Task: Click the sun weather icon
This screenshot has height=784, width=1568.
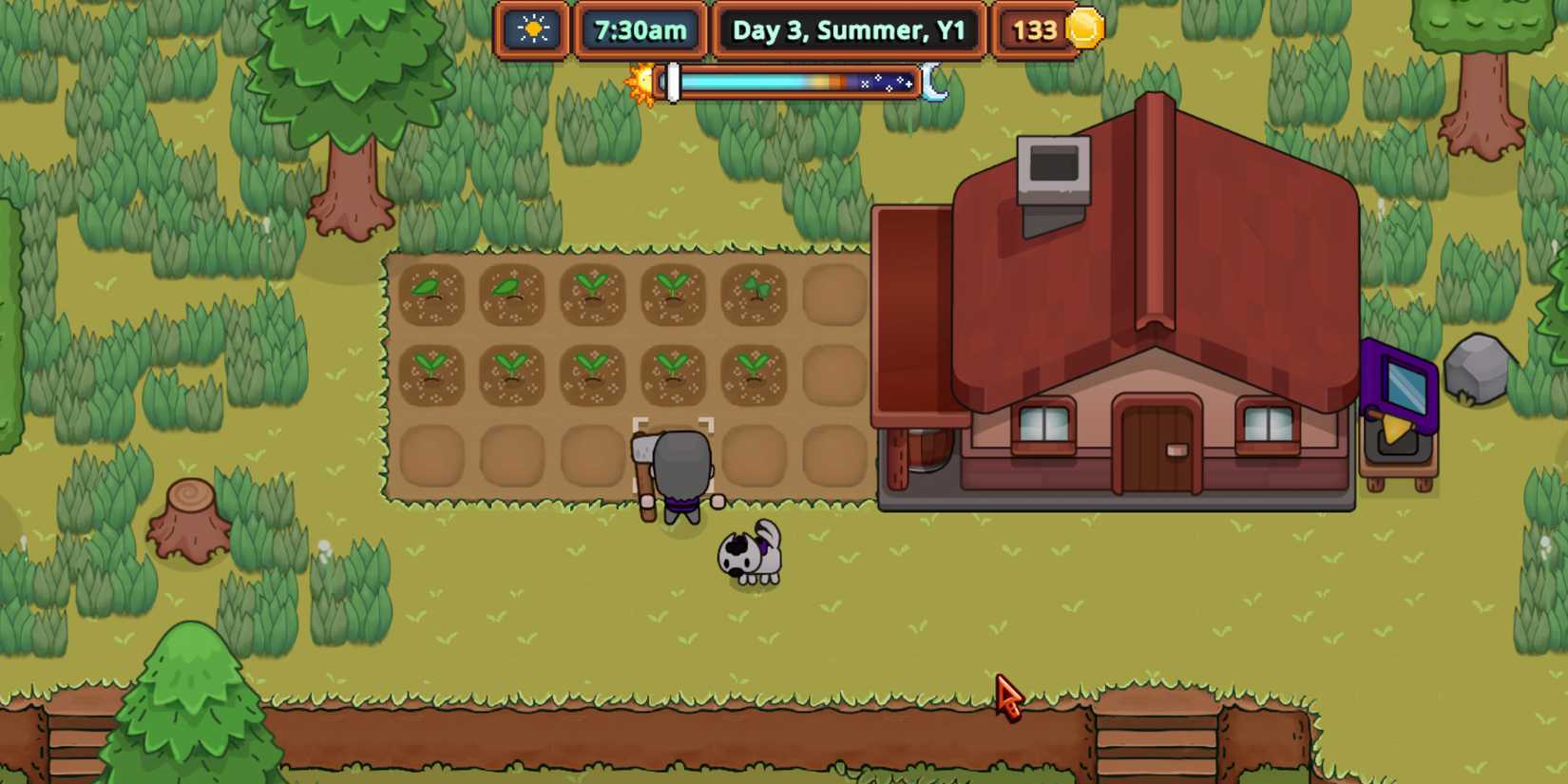Action: click(x=531, y=29)
